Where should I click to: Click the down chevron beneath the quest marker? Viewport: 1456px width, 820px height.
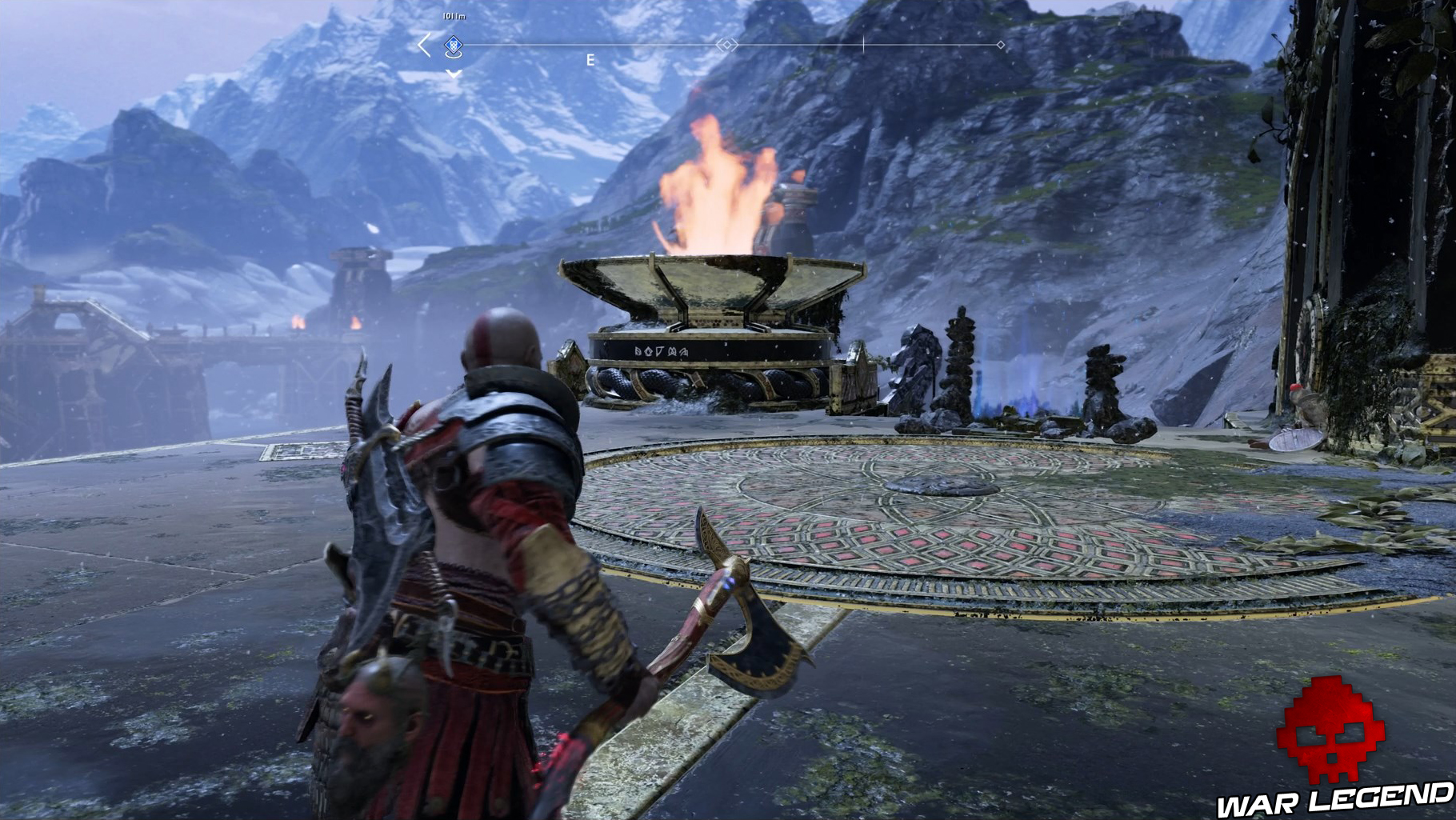coord(452,74)
